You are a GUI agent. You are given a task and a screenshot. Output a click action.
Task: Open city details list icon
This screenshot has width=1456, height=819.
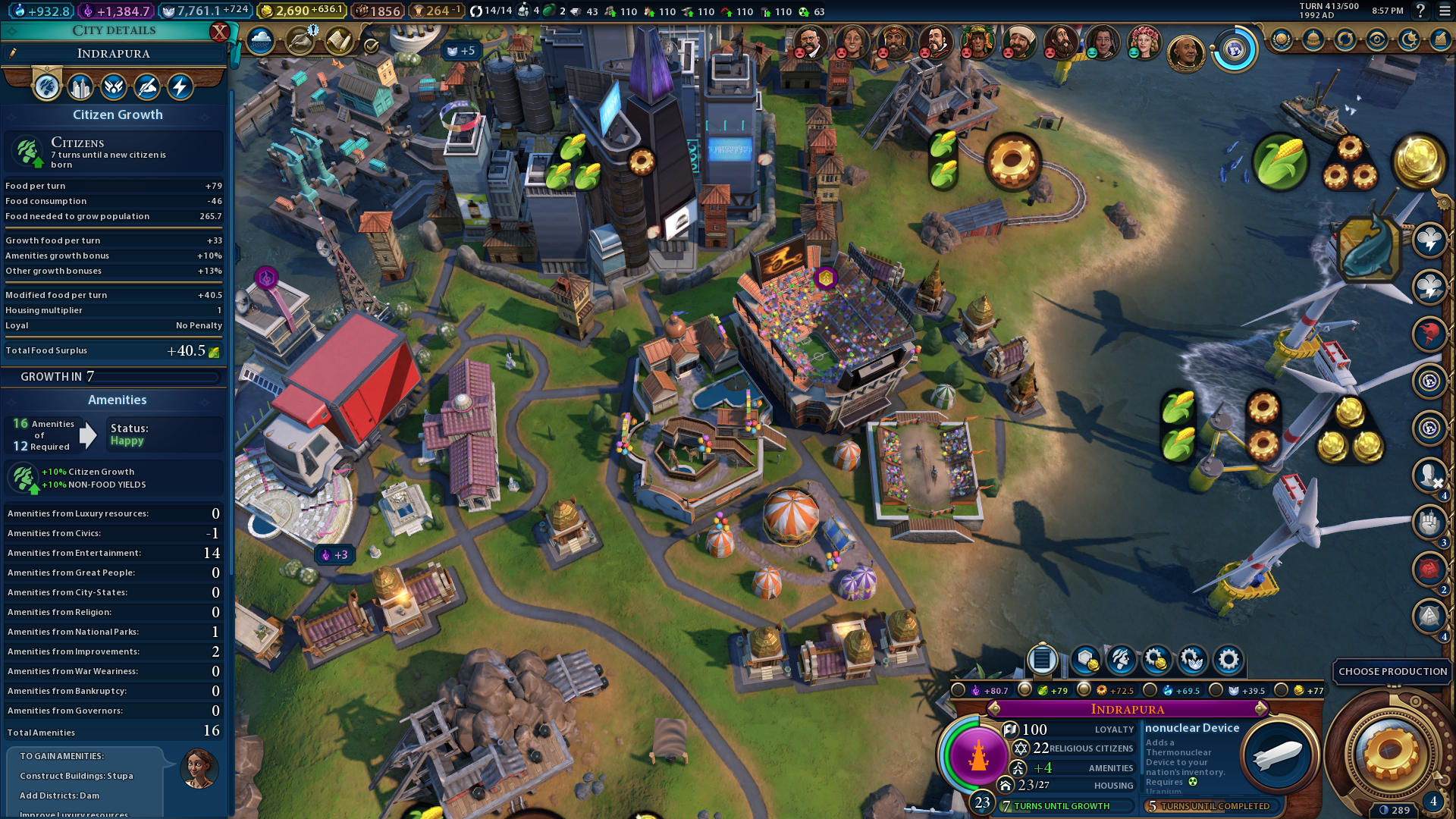pyautogui.click(x=1042, y=660)
